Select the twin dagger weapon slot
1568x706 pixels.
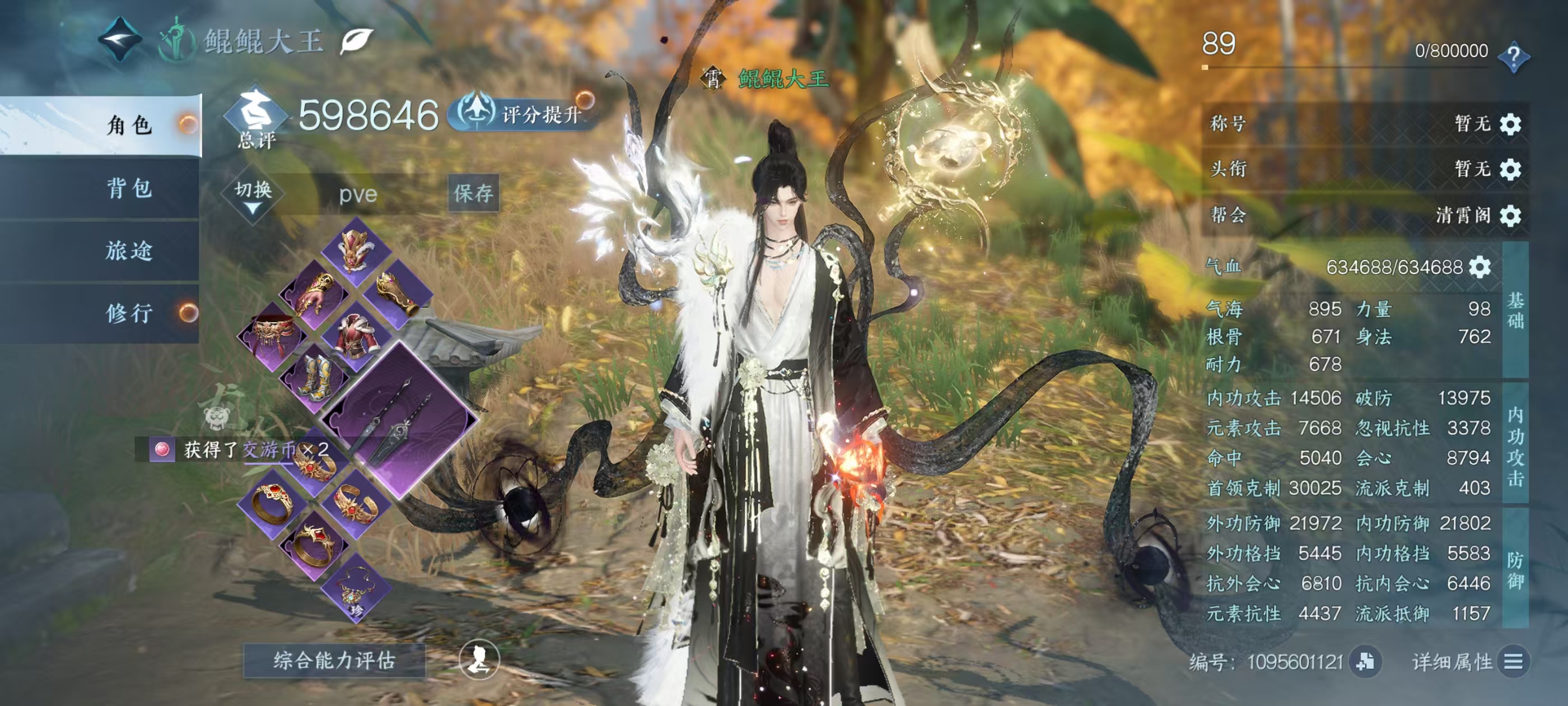[x=398, y=419]
